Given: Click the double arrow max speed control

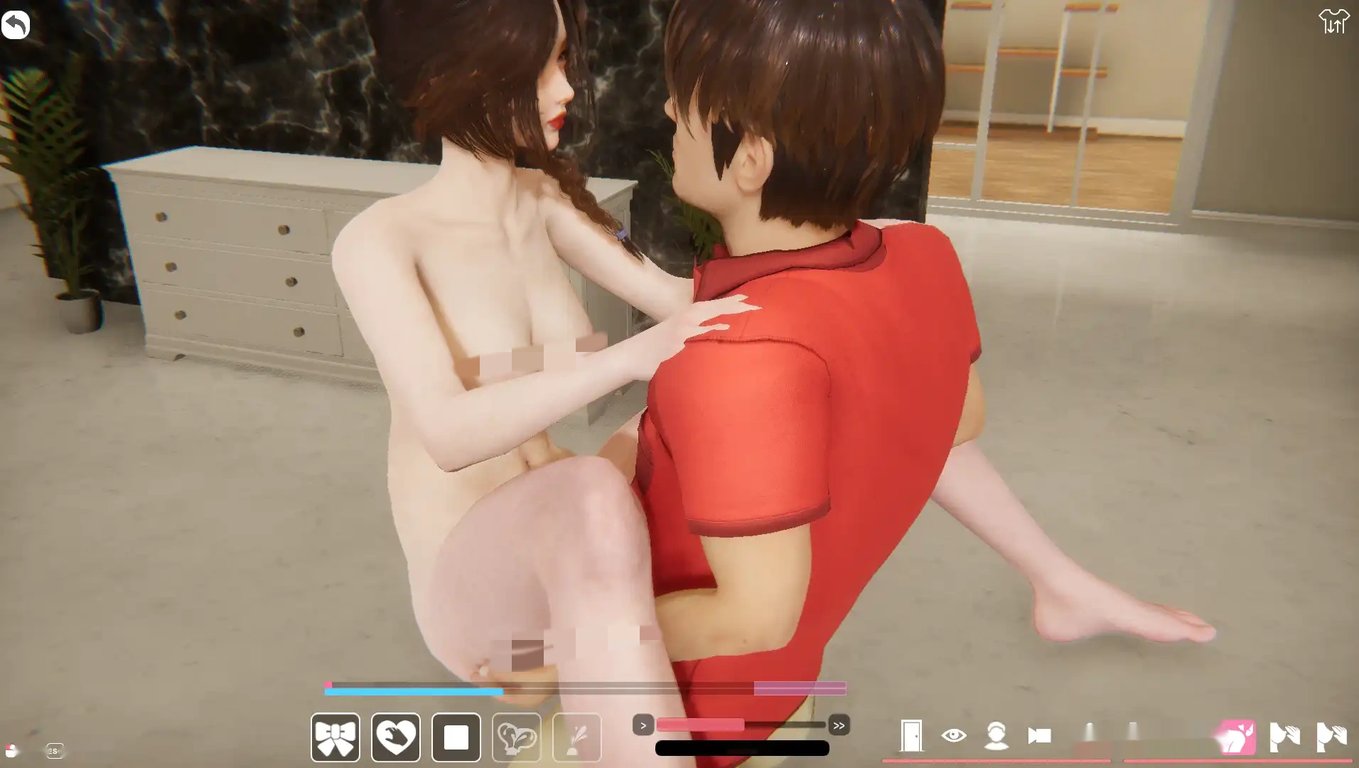Looking at the screenshot, I should point(839,724).
